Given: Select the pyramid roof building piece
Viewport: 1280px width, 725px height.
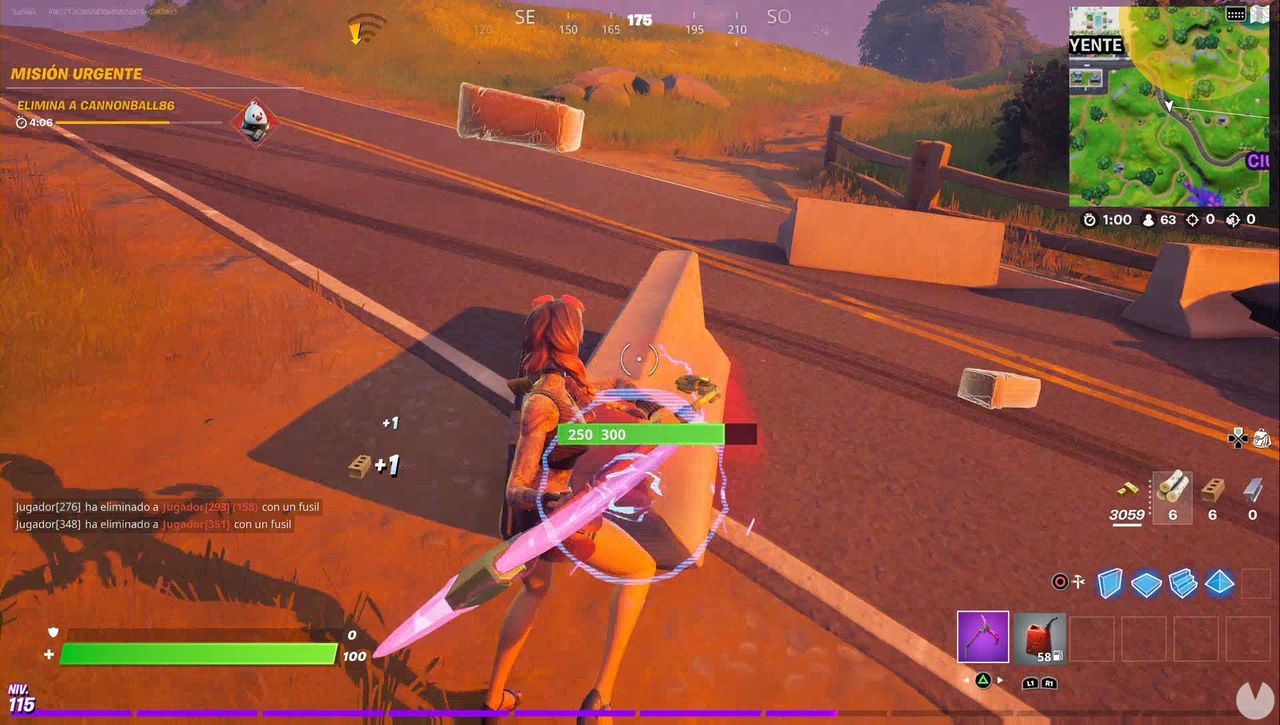Looking at the screenshot, I should click(1219, 583).
